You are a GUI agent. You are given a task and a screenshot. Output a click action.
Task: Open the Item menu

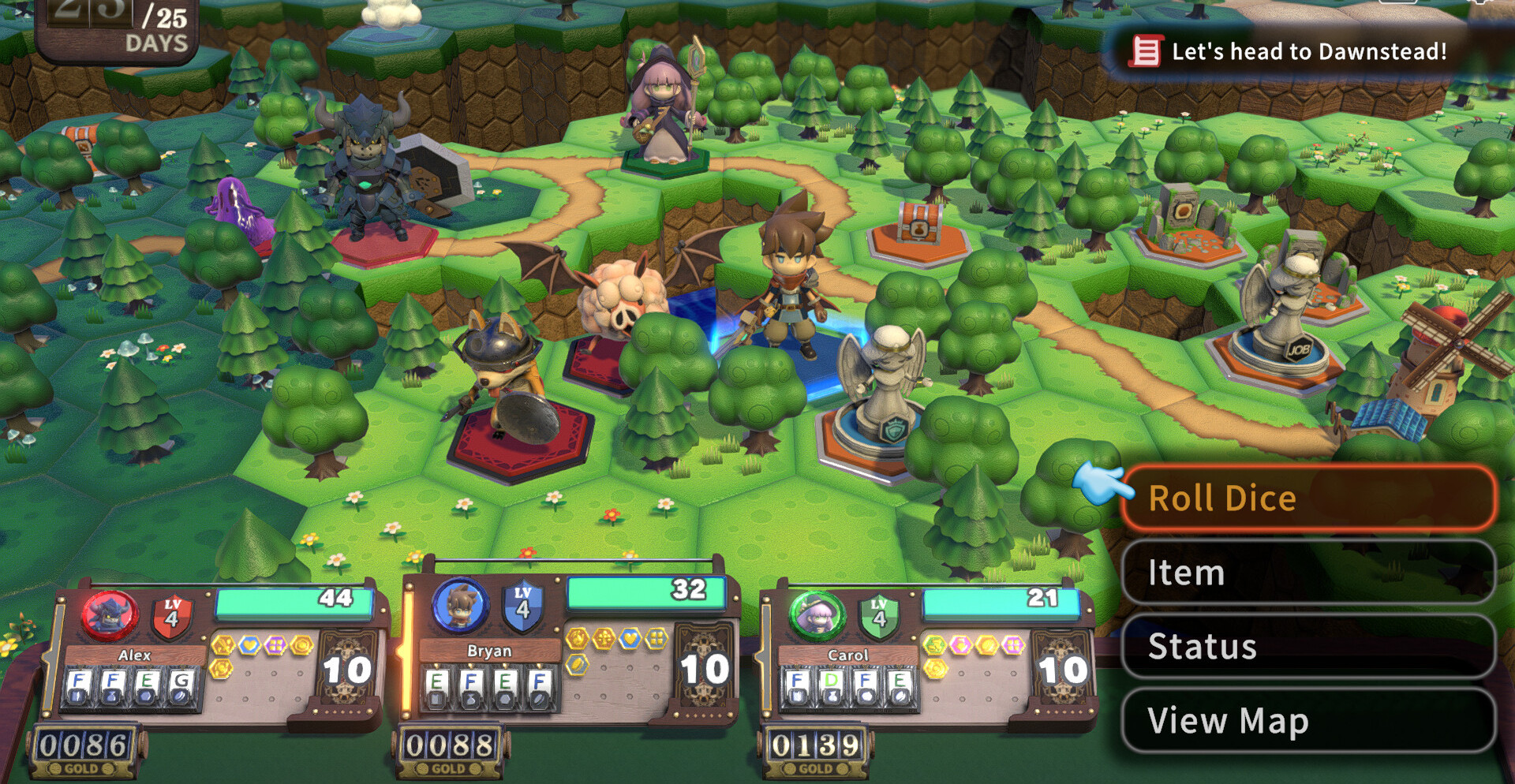1307,572
